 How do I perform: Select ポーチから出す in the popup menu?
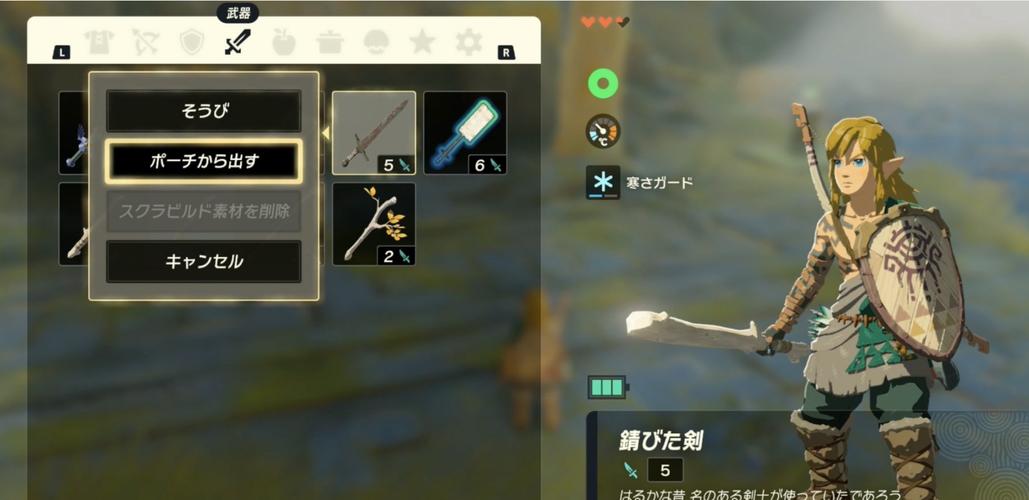tap(203, 161)
